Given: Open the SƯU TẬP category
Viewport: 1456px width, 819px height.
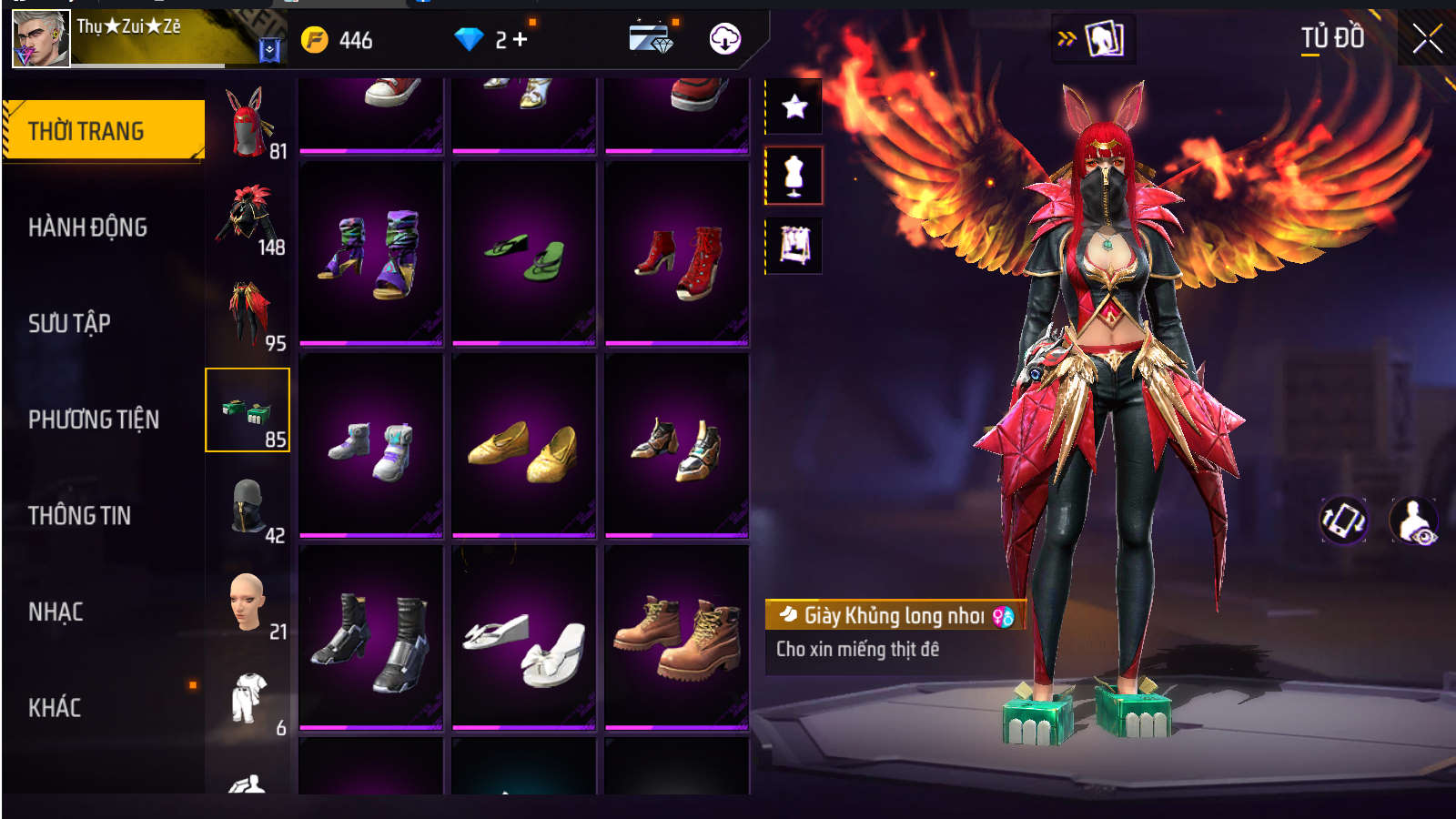Looking at the screenshot, I should pyautogui.click(x=69, y=323).
